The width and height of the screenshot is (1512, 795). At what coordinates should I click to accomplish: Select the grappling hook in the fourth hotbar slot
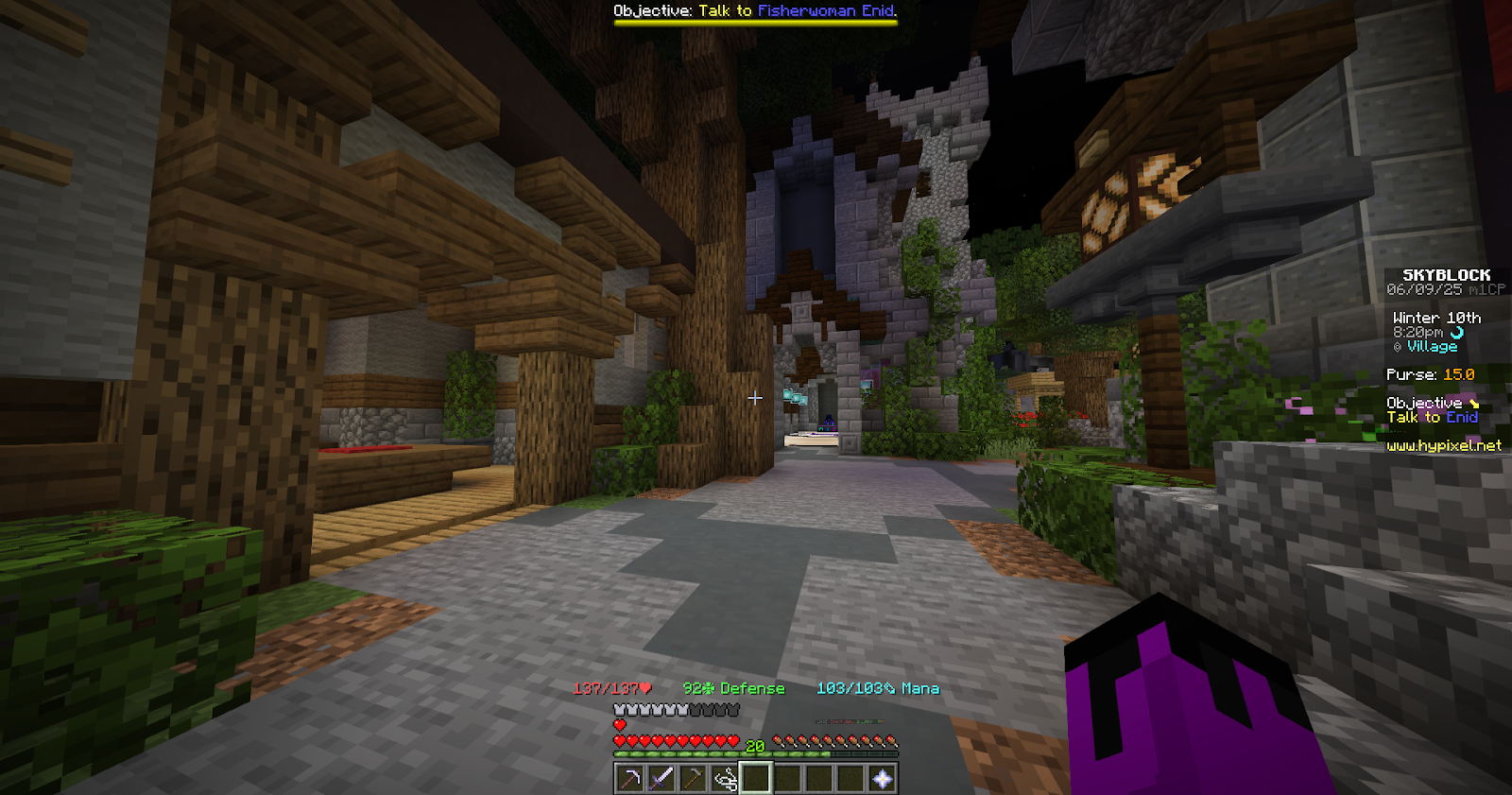pos(724,778)
